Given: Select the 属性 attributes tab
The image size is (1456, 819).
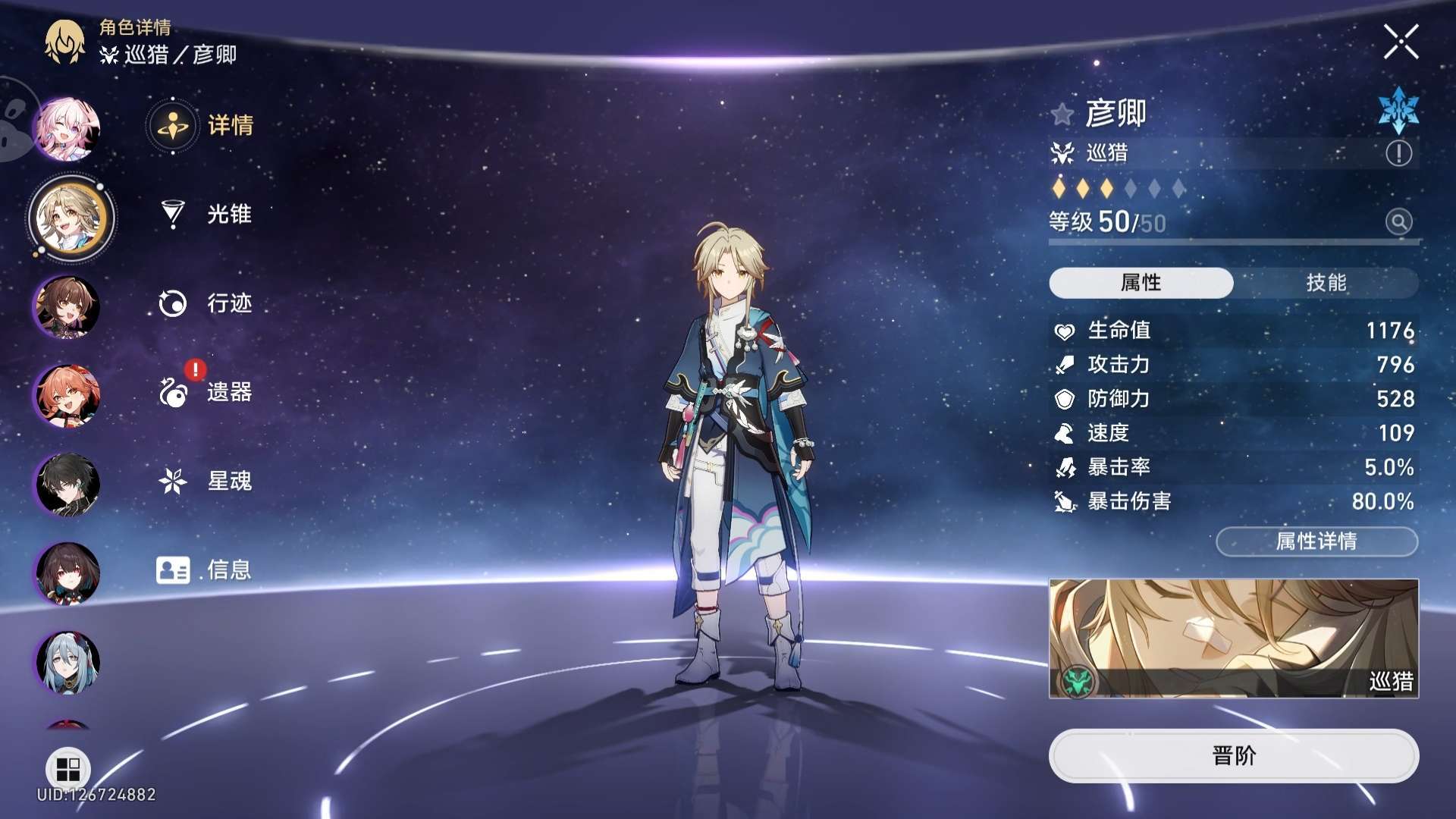Looking at the screenshot, I should tap(1141, 283).
